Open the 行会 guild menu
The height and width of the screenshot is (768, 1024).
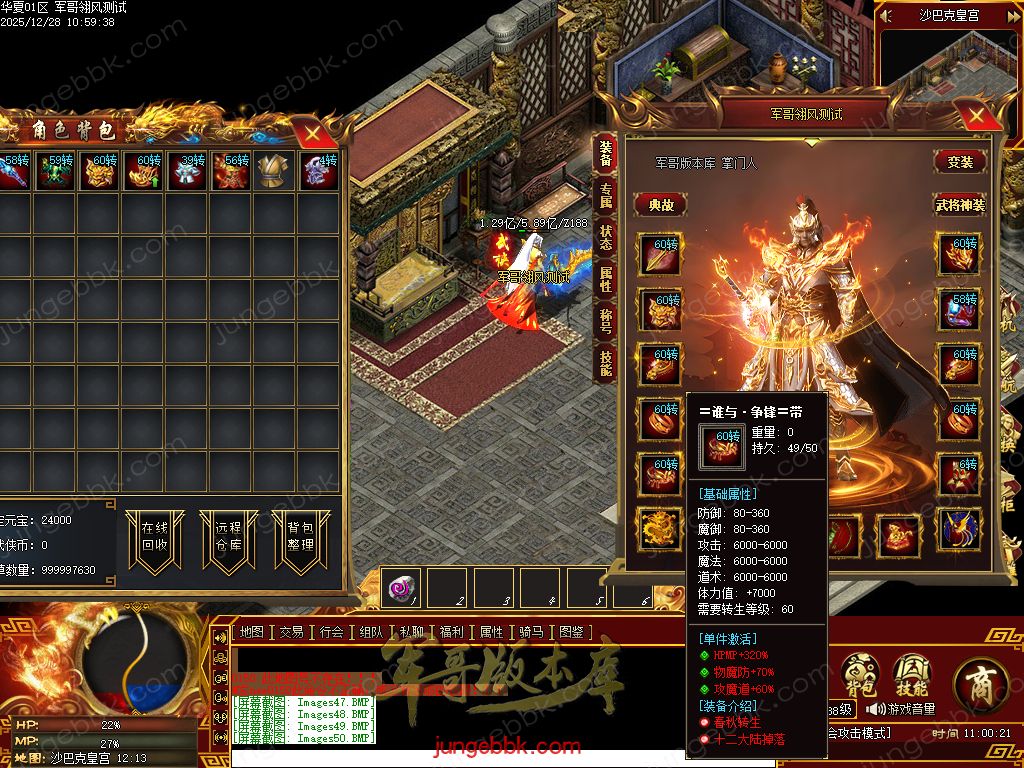click(332, 632)
